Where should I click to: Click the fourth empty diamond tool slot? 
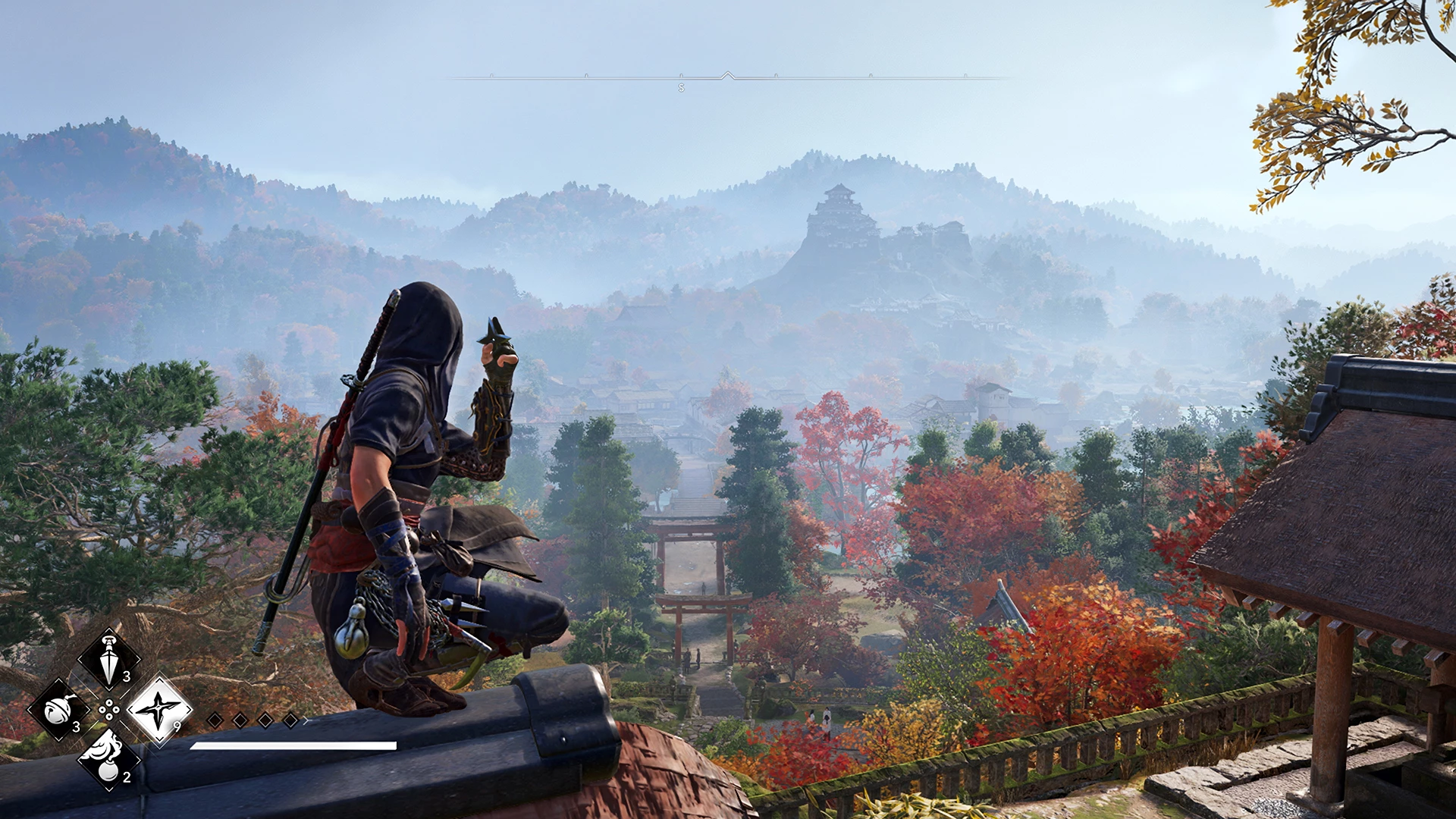click(x=290, y=720)
